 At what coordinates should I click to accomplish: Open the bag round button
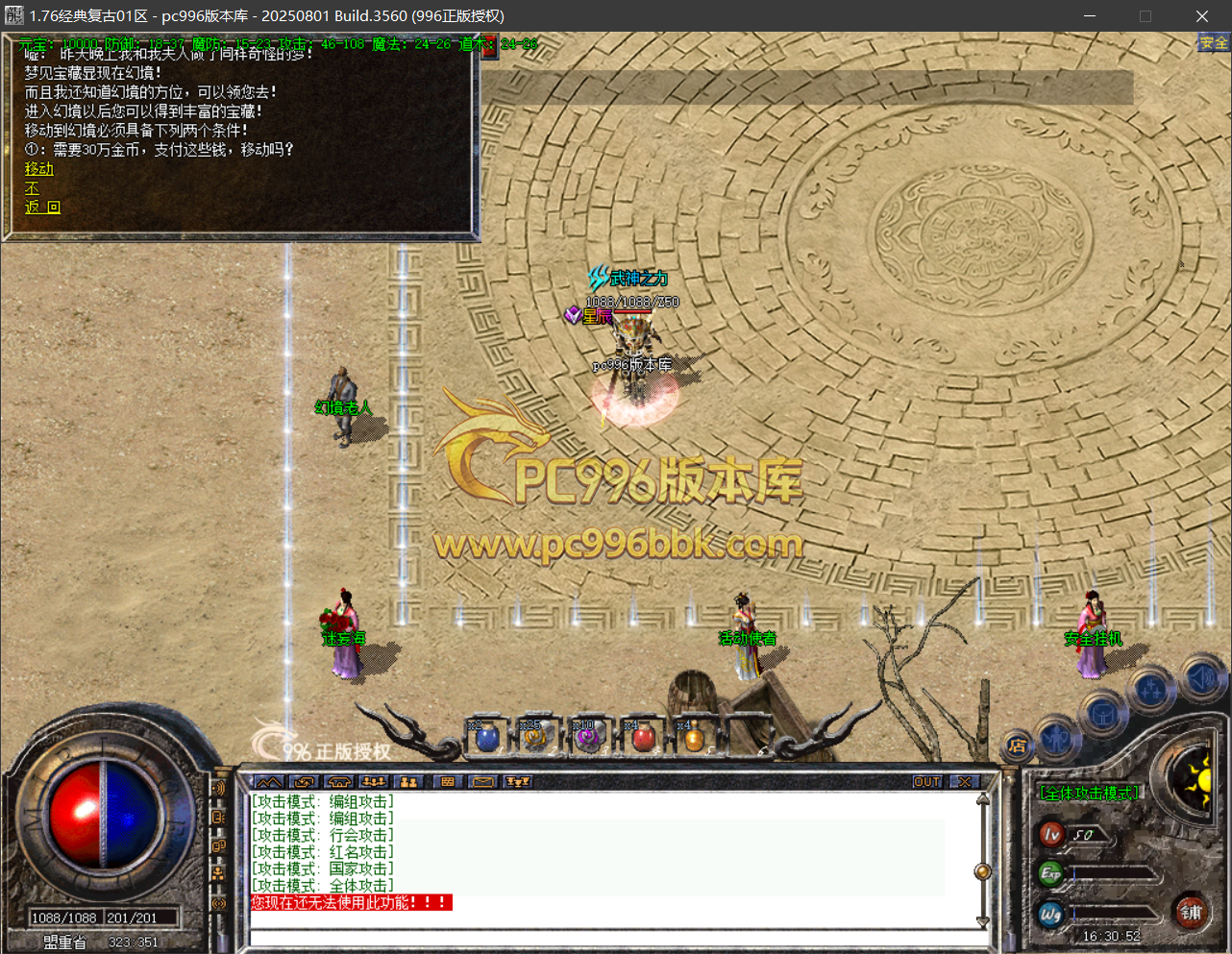pos(1102,715)
